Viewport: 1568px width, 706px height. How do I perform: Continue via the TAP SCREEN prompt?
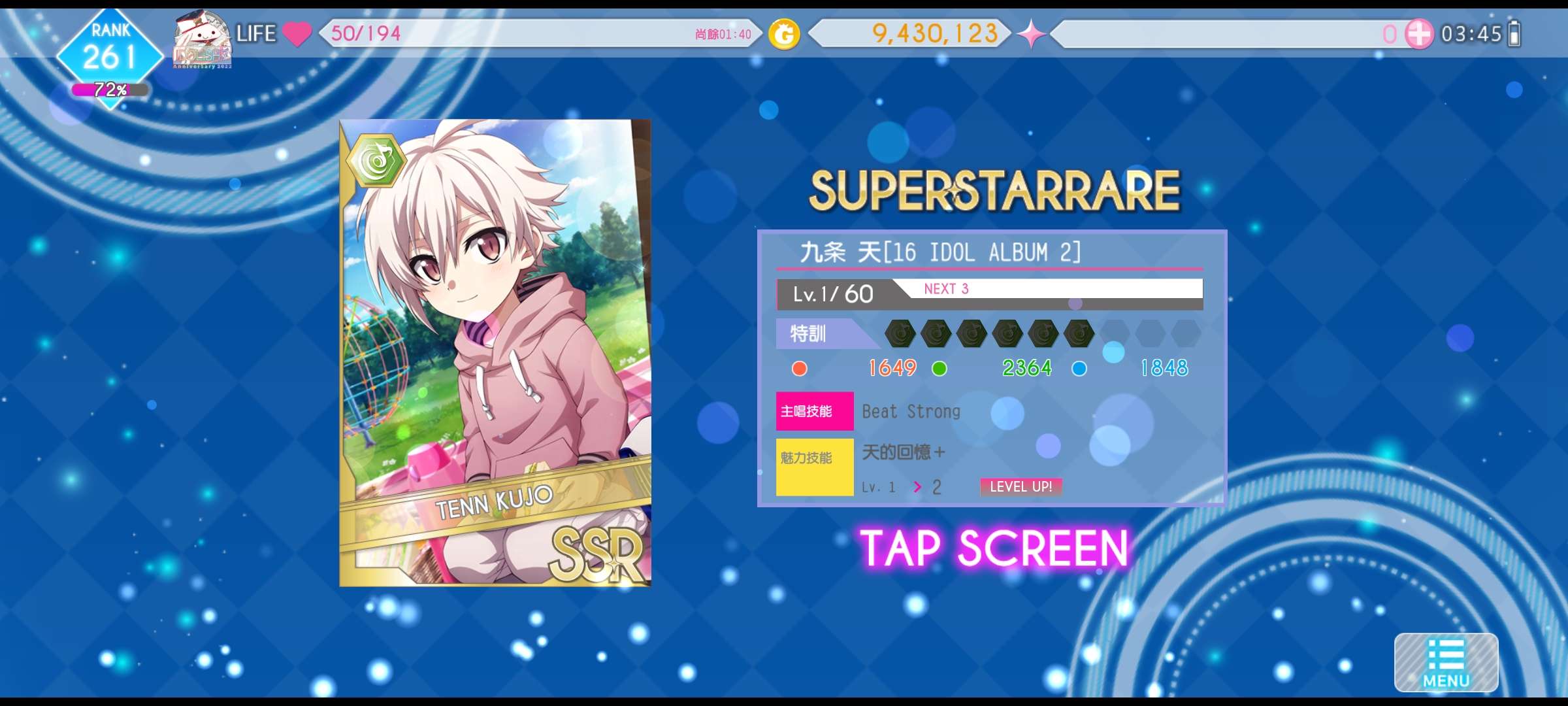[x=994, y=548]
